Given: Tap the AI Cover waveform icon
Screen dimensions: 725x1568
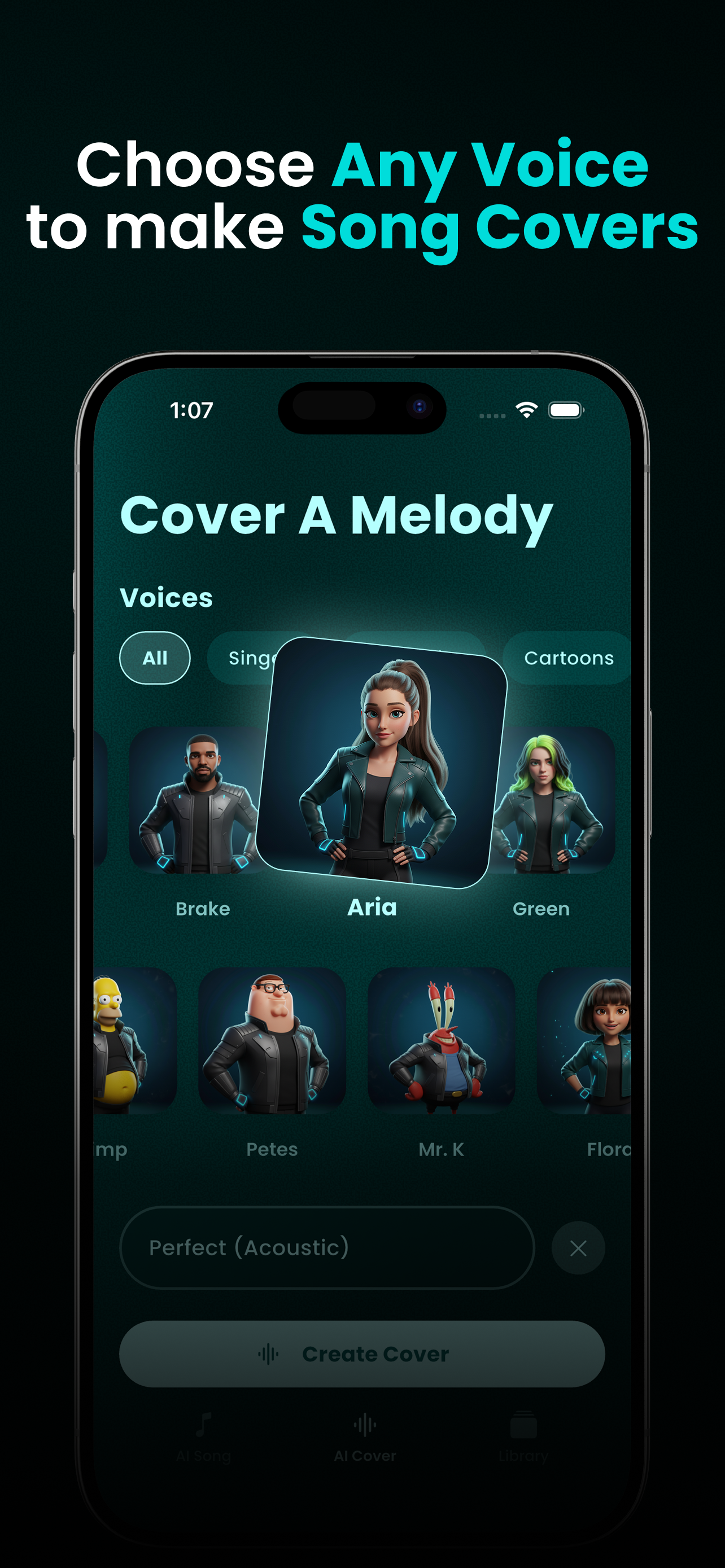Looking at the screenshot, I should [x=363, y=1424].
